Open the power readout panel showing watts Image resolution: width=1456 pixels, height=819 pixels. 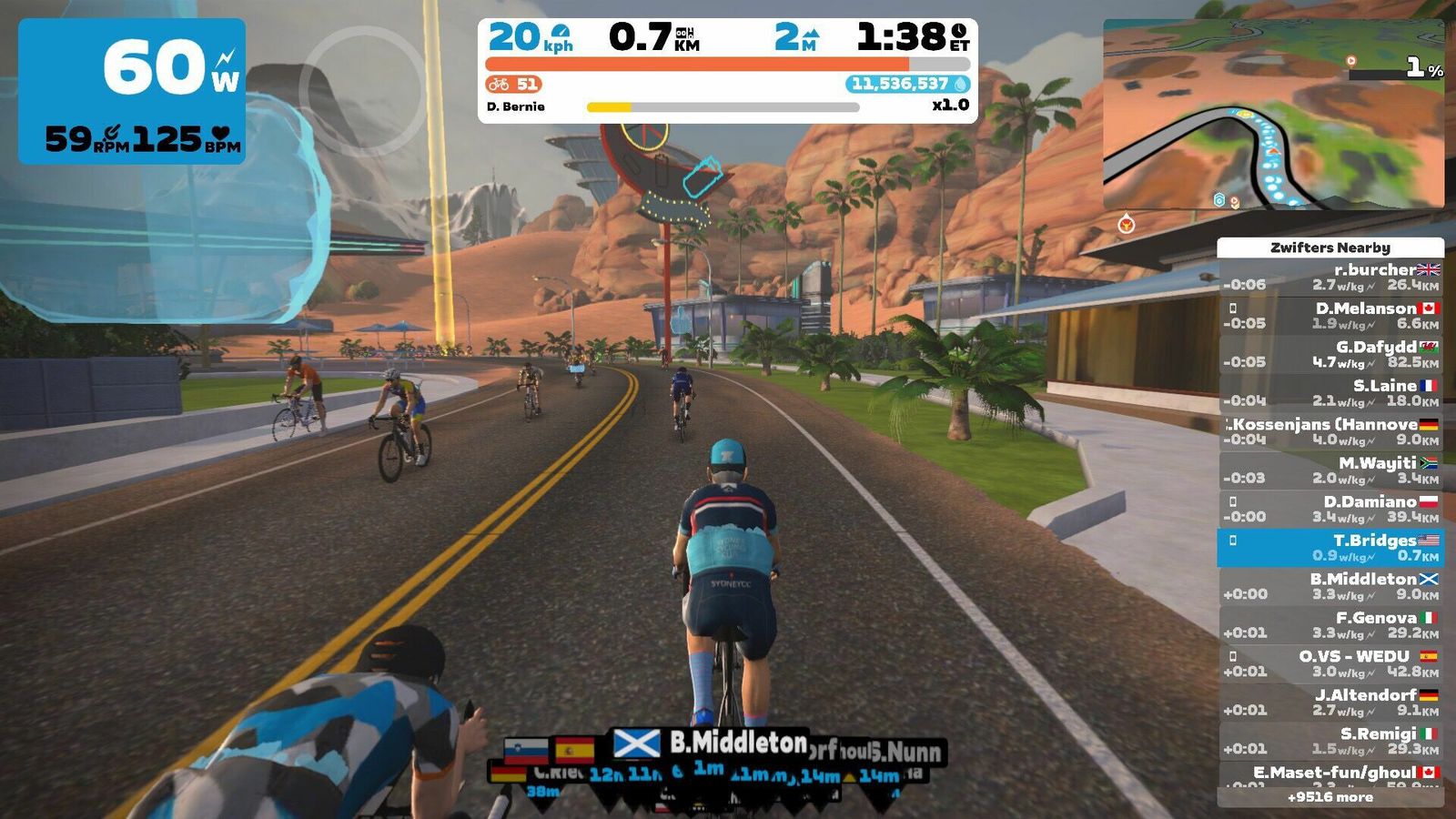[132, 91]
